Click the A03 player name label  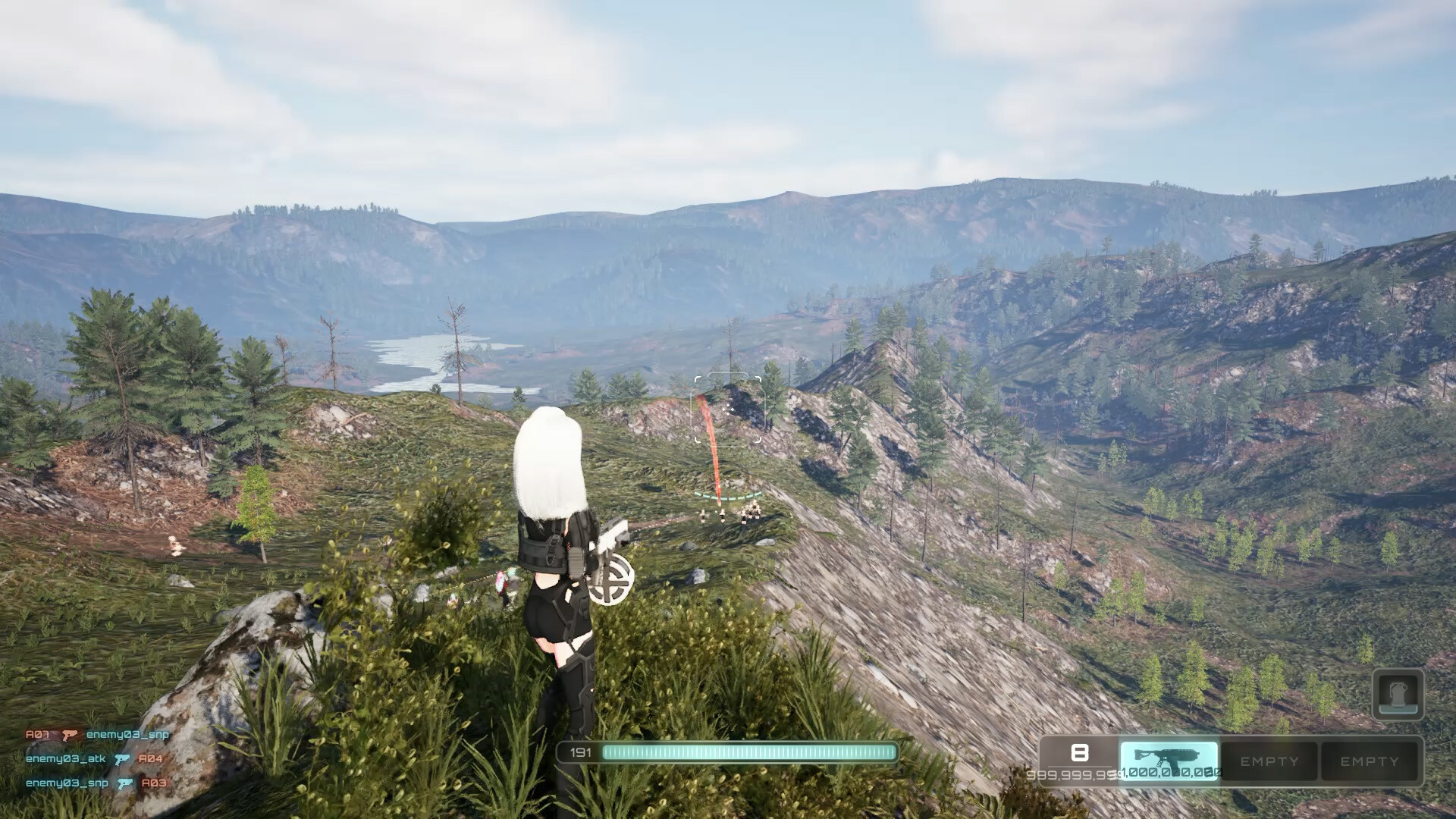pyautogui.click(x=154, y=783)
